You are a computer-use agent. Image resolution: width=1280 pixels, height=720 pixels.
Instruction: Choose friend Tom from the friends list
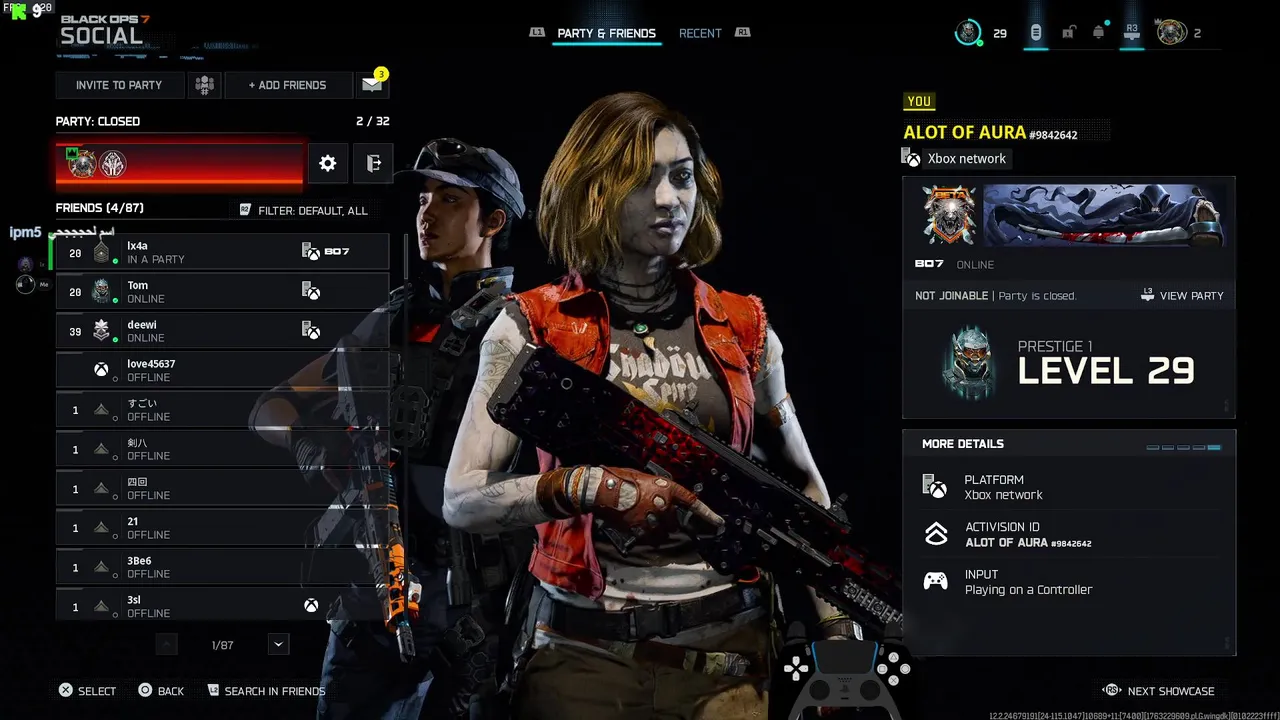[x=222, y=292]
